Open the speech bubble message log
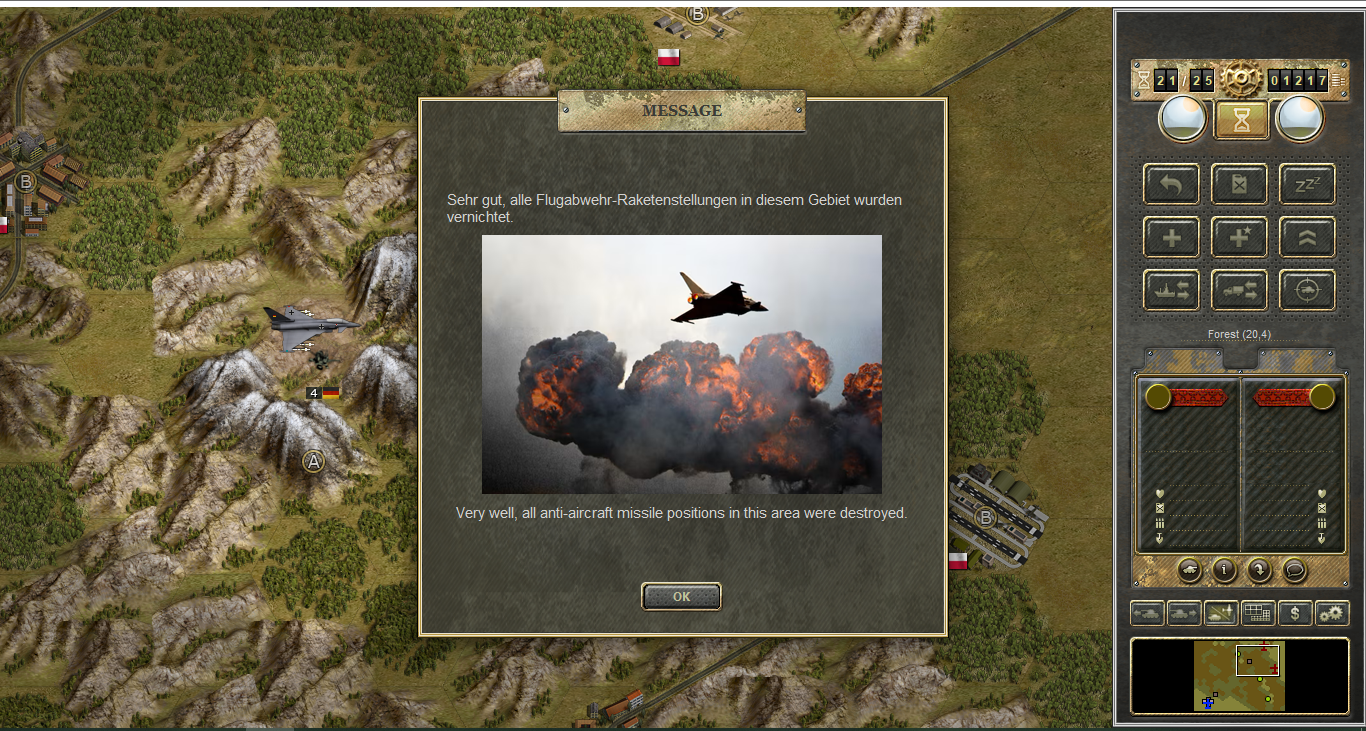 [x=1294, y=570]
